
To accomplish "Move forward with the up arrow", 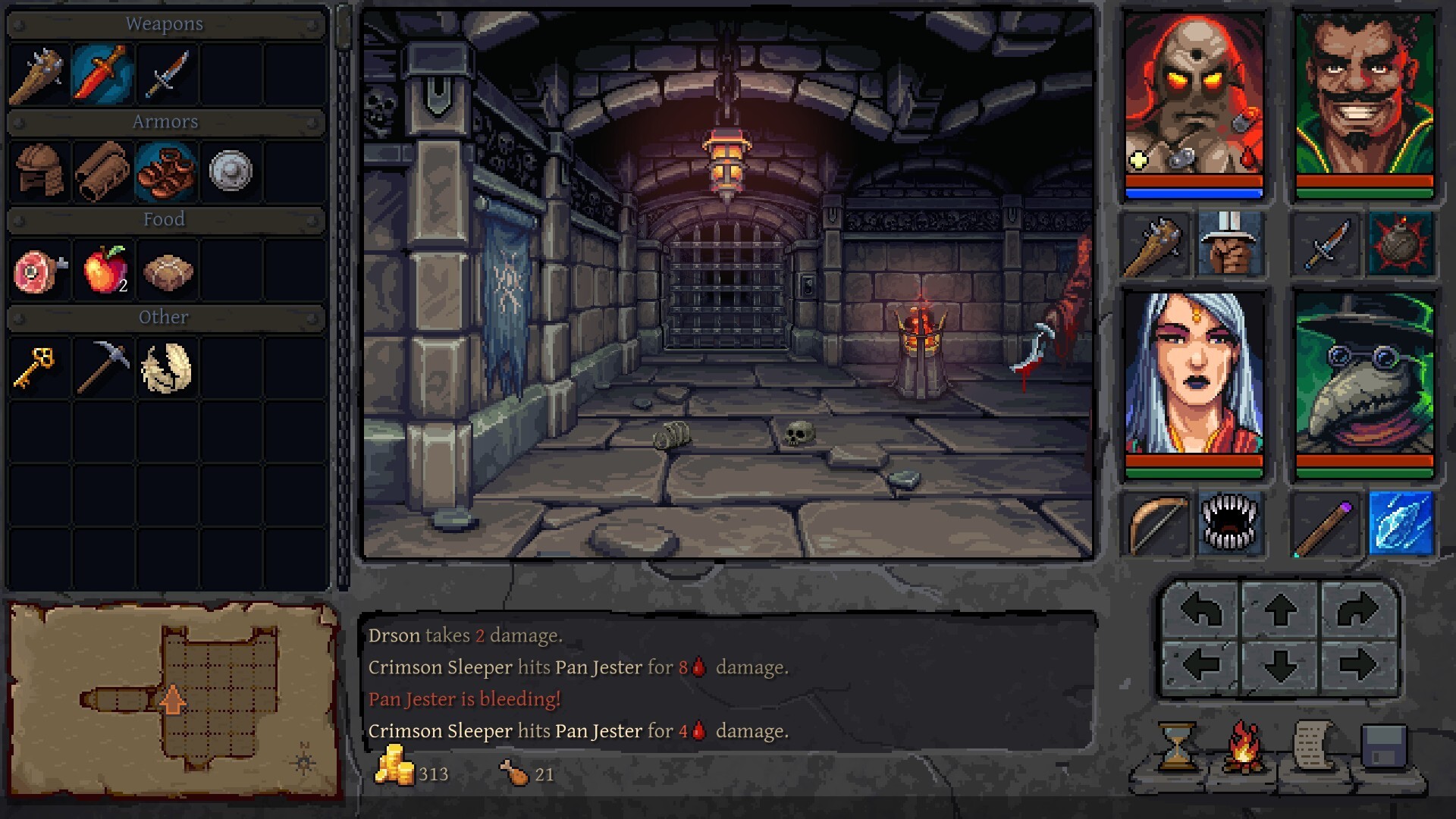I will point(1280,610).
